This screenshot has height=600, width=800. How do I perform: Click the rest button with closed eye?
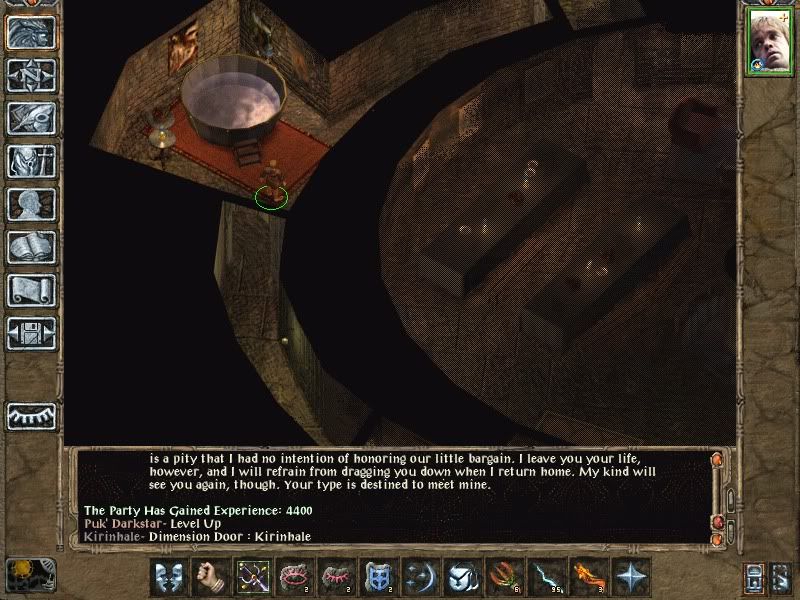pos(31,414)
